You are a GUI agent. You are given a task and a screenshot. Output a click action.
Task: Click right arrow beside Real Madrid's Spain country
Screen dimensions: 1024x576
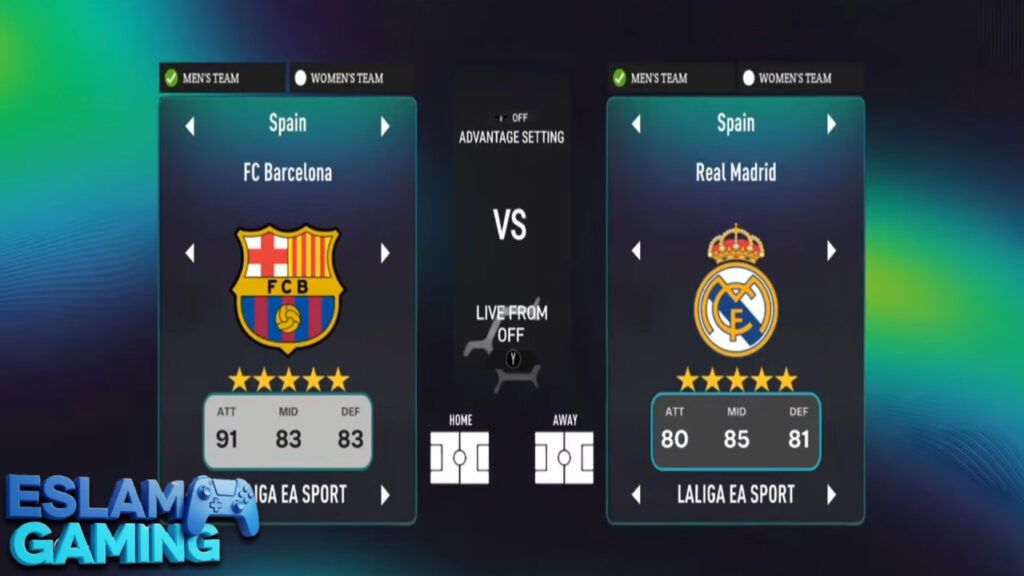(831, 124)
